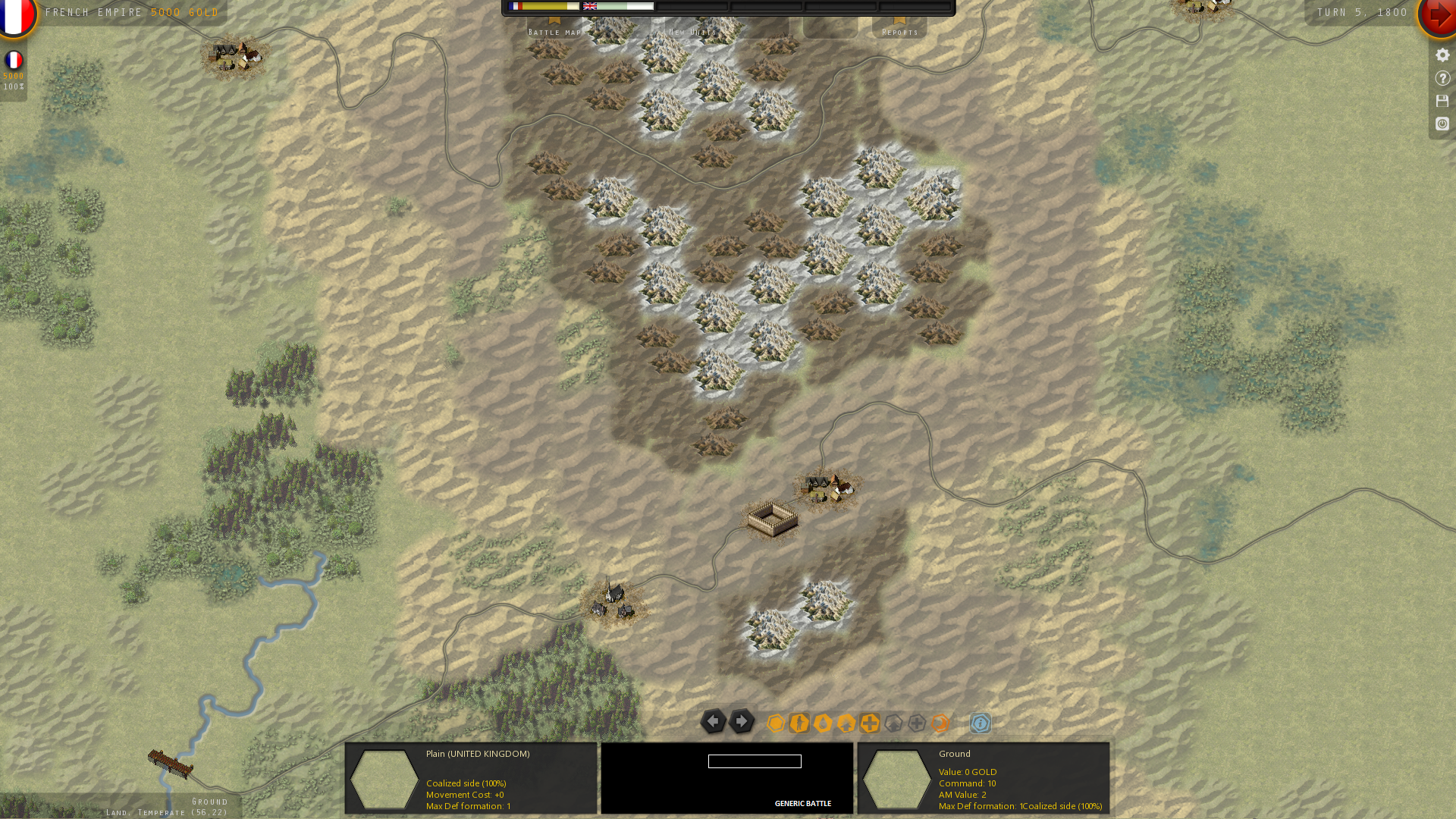Click the orange plus cross icon
The width and height of the screenshot is (1456, 819).
pyautogui.click(x=870, y=723)
